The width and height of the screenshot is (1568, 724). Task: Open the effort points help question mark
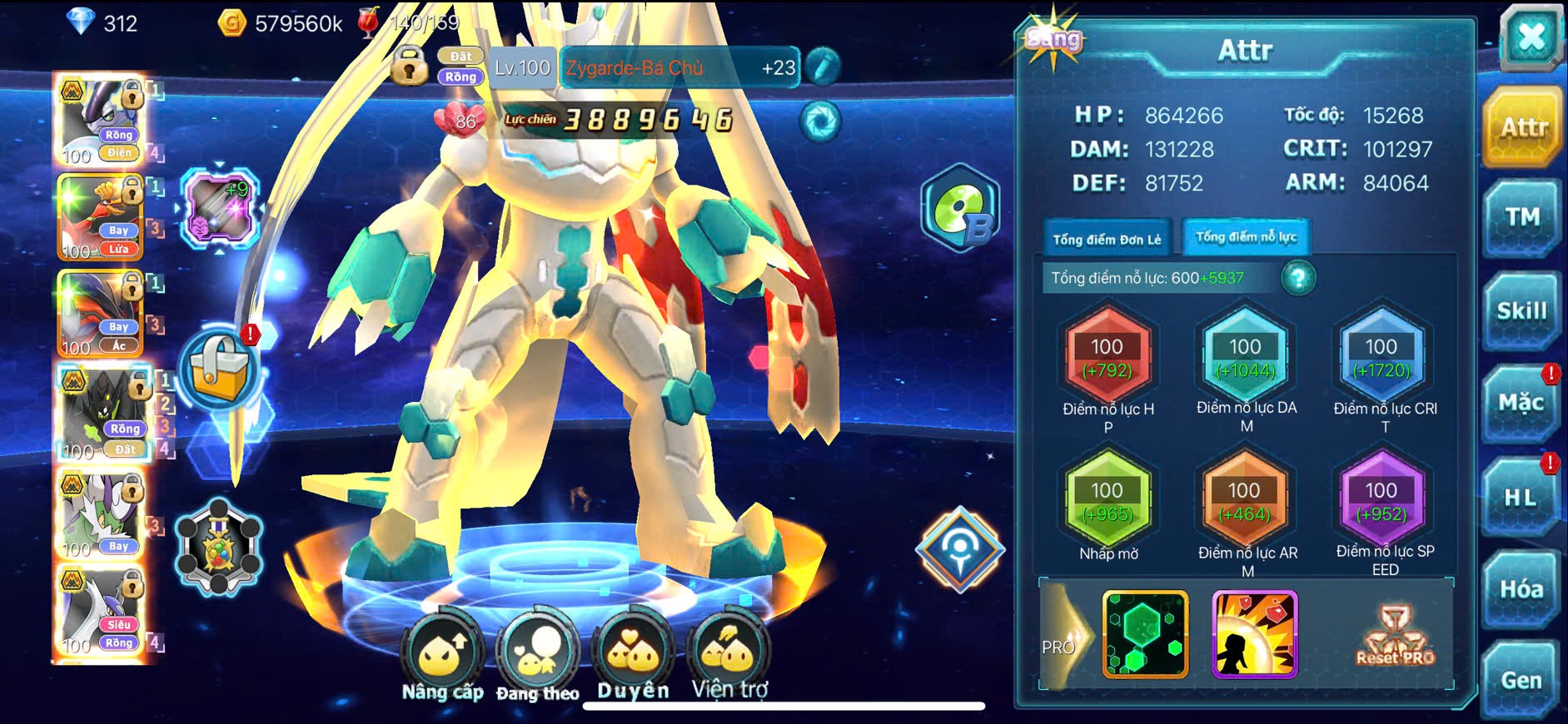pos(1297,278)
